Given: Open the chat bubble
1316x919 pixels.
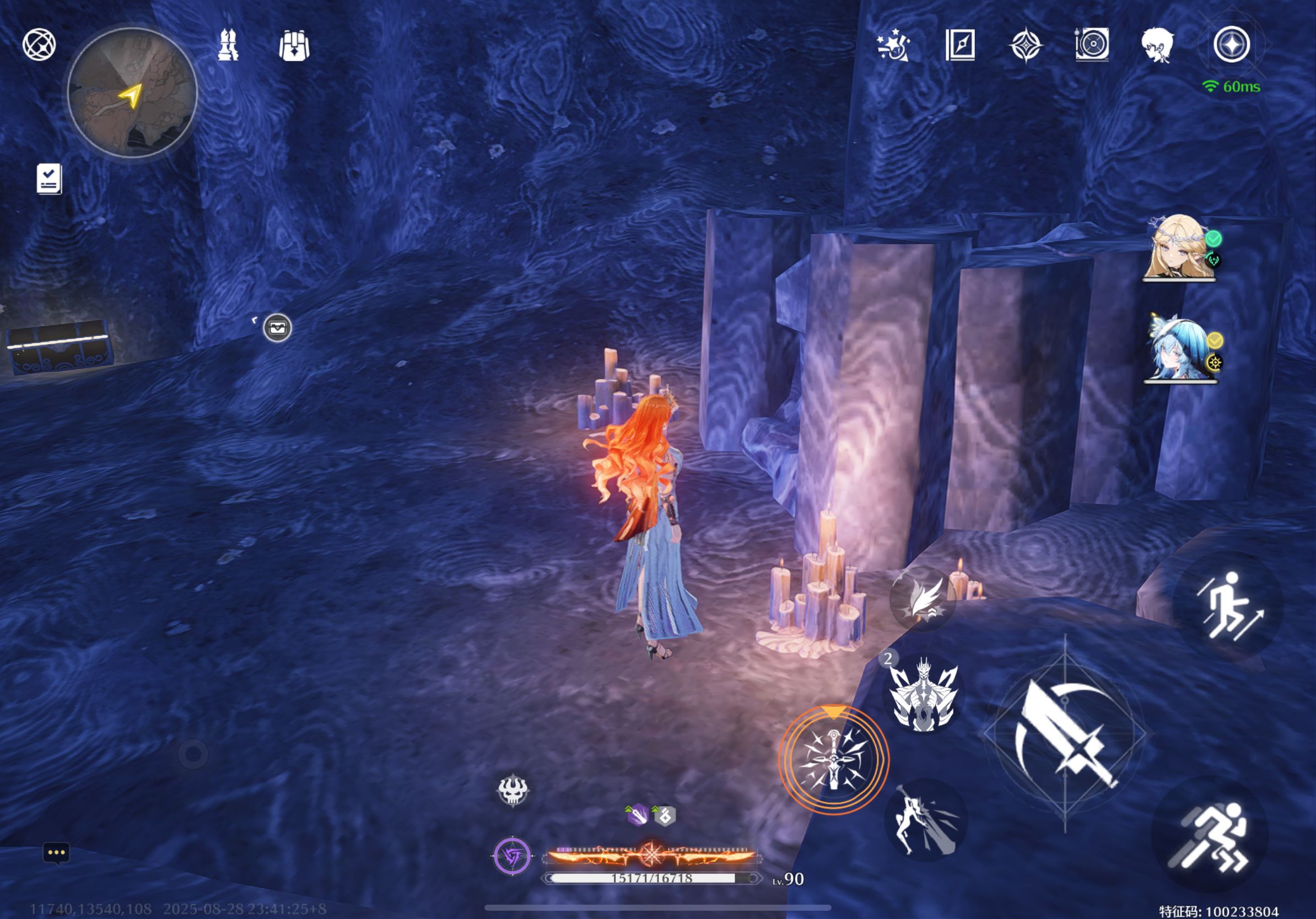Looking at the screenshot, I should pyautogui.click(x=56, y=852).
